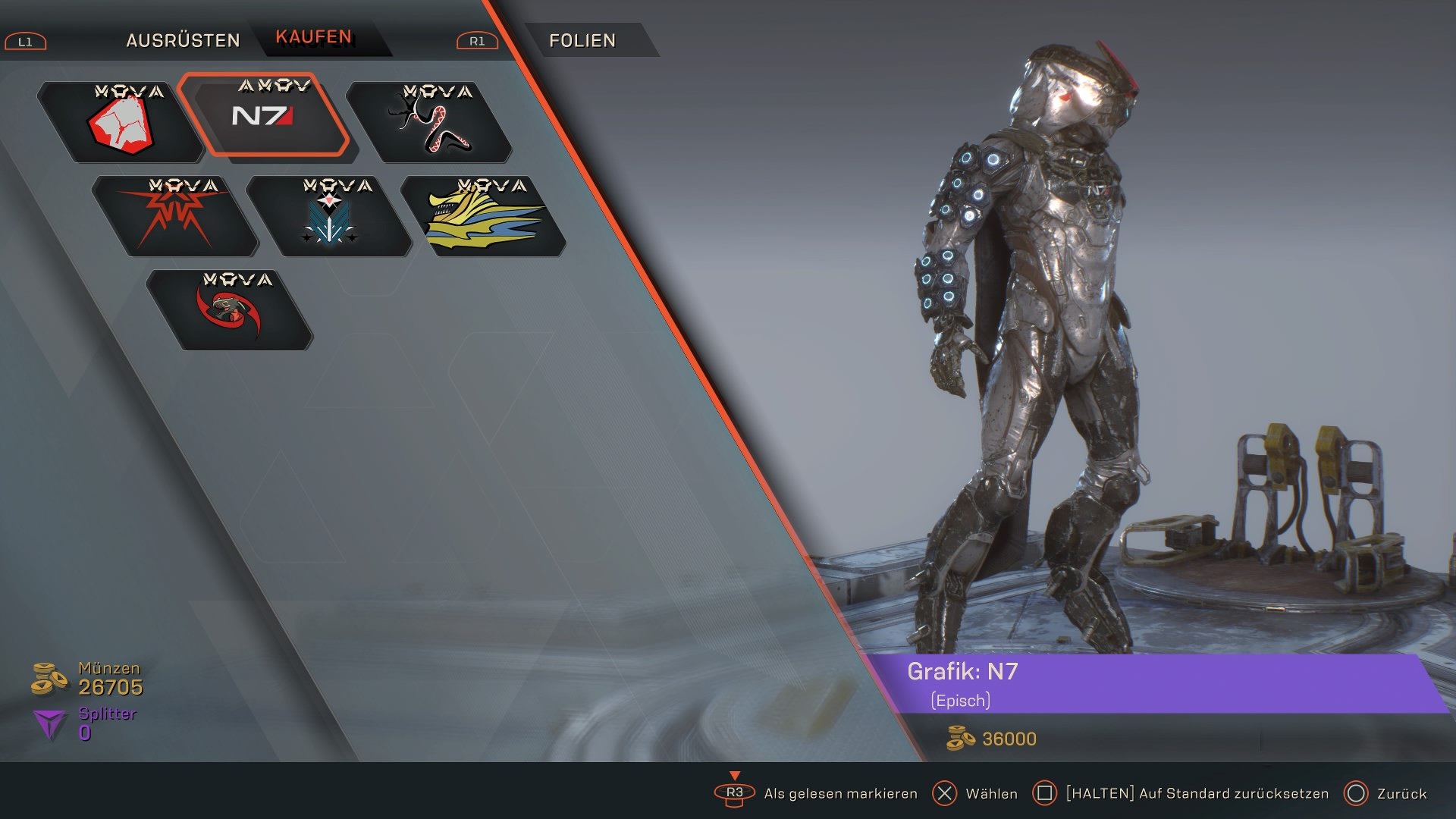
Task: Pick the yellow and blue wave graphic
Action: coord(484,218)
